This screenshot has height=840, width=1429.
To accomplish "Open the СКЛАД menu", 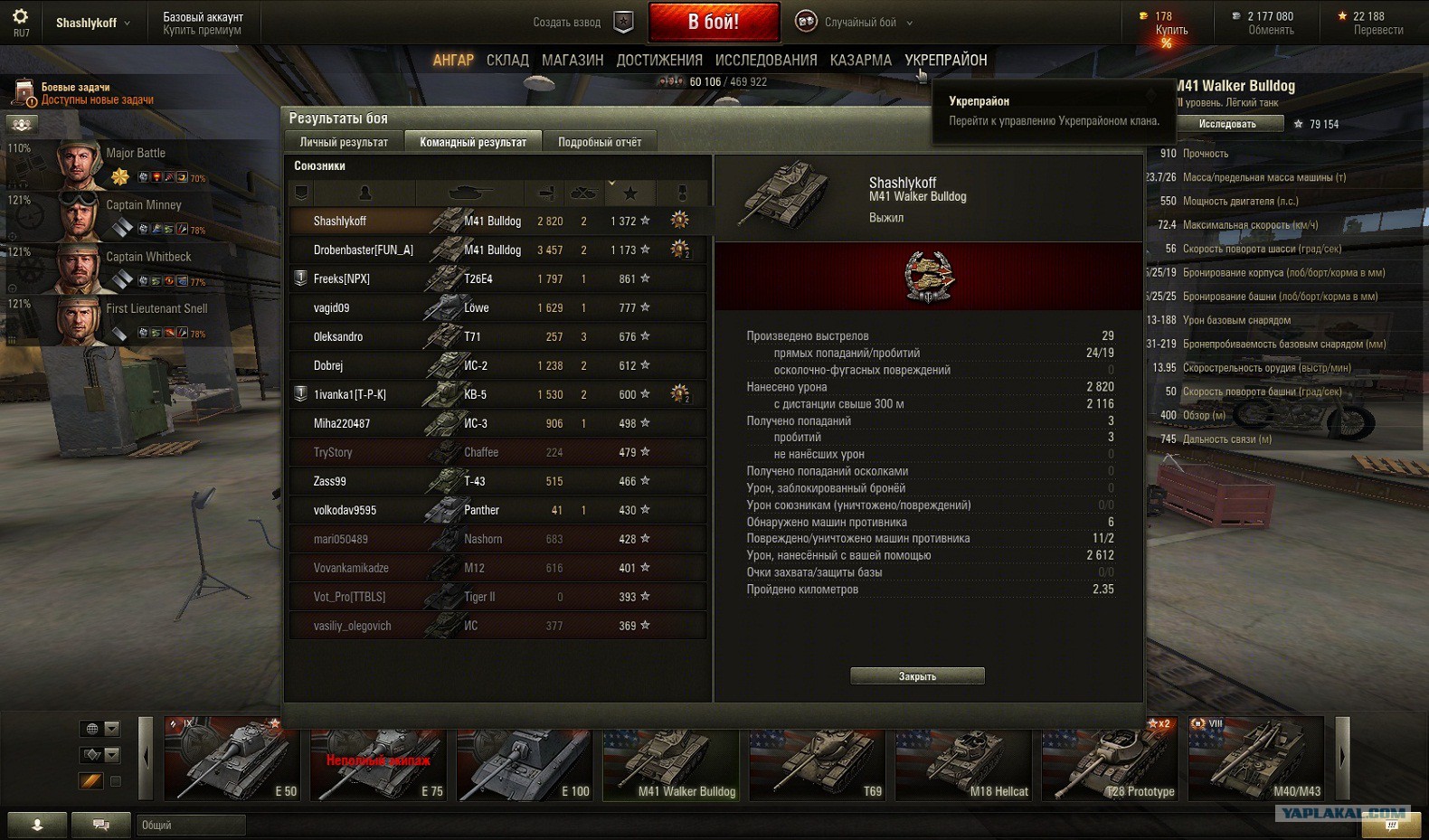I will pos(507,60).
